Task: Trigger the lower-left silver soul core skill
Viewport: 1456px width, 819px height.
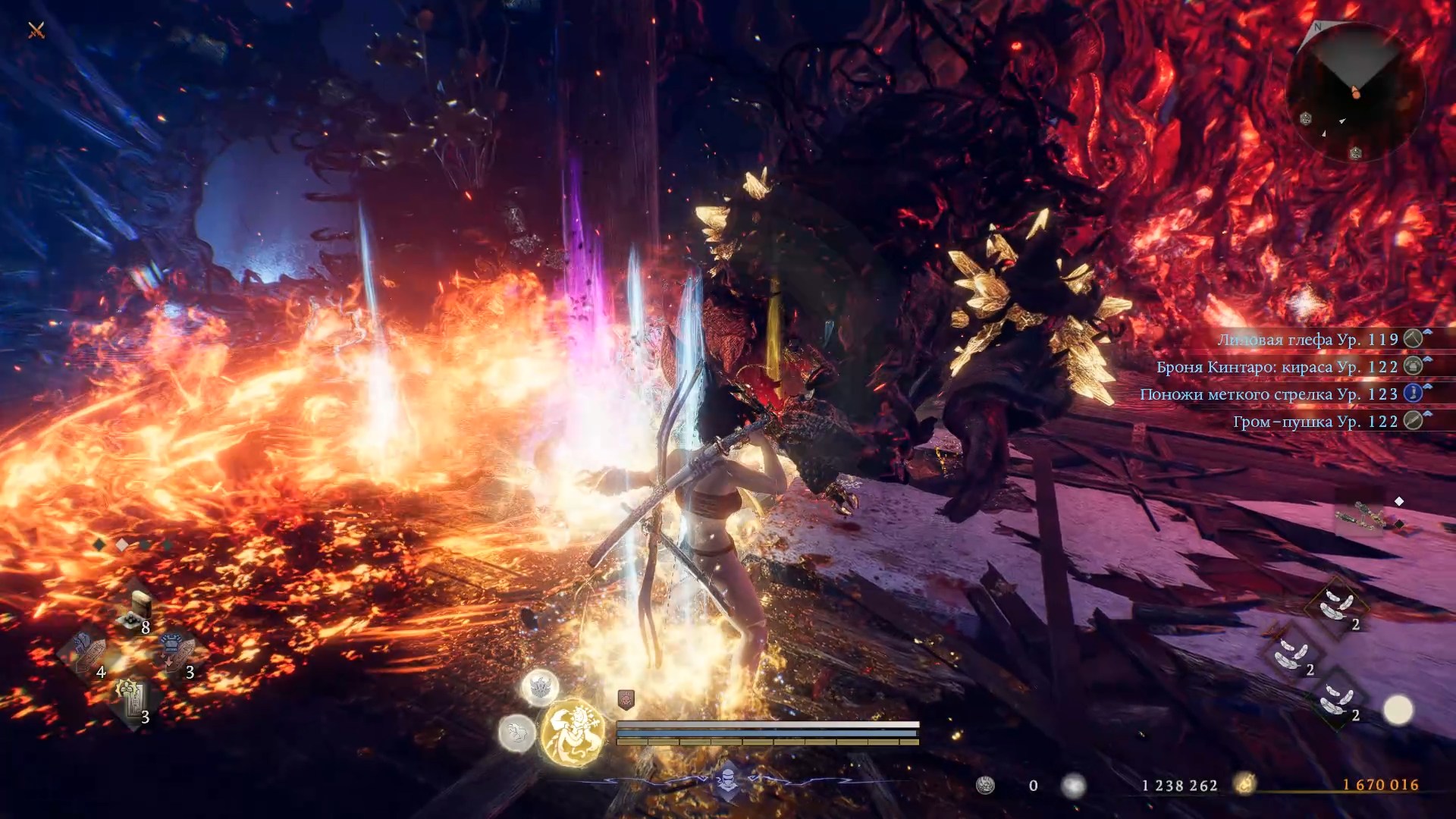Action: [x=516, y=733]
